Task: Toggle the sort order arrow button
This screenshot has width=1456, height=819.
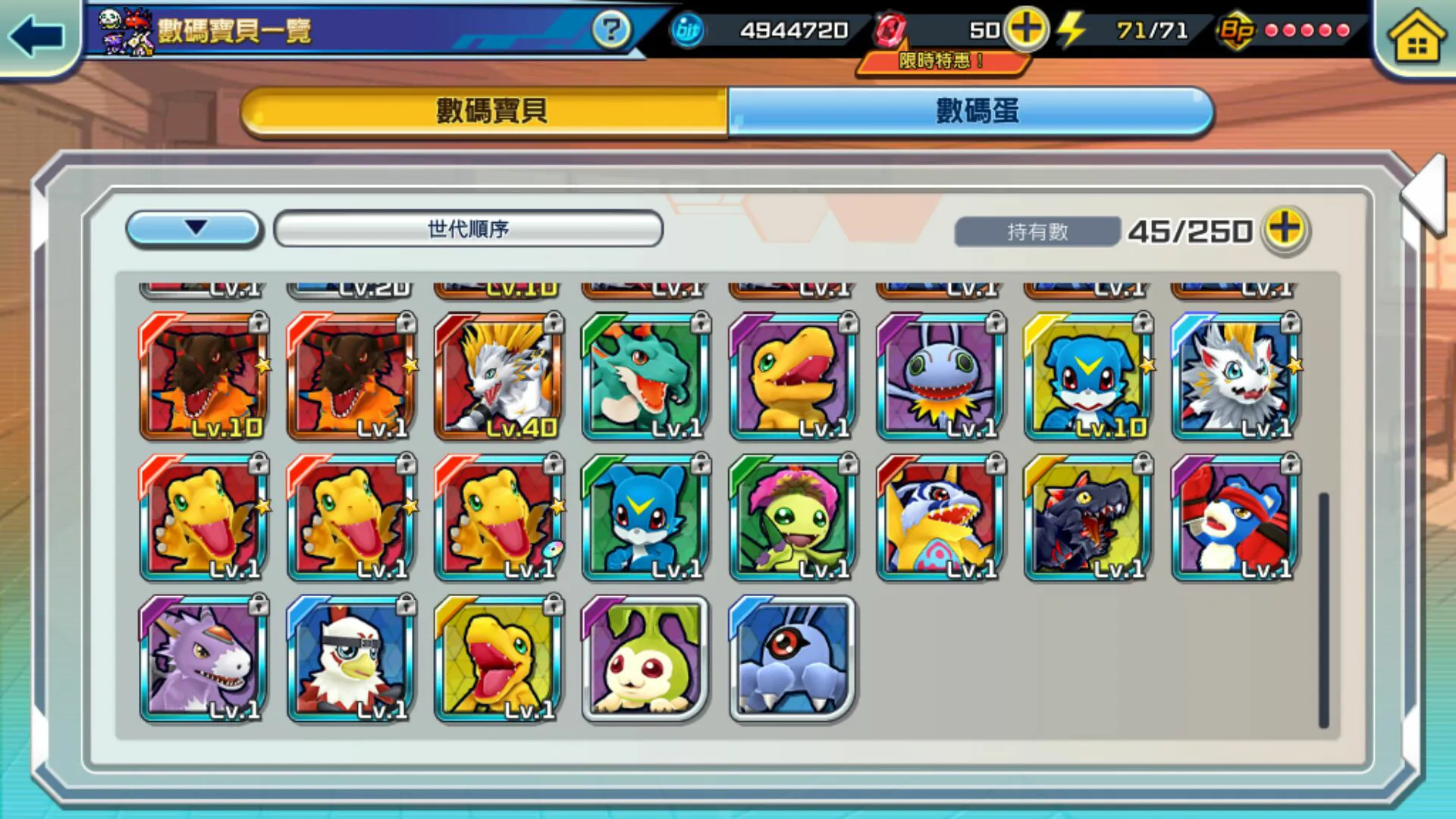Action: coord(195,228)
